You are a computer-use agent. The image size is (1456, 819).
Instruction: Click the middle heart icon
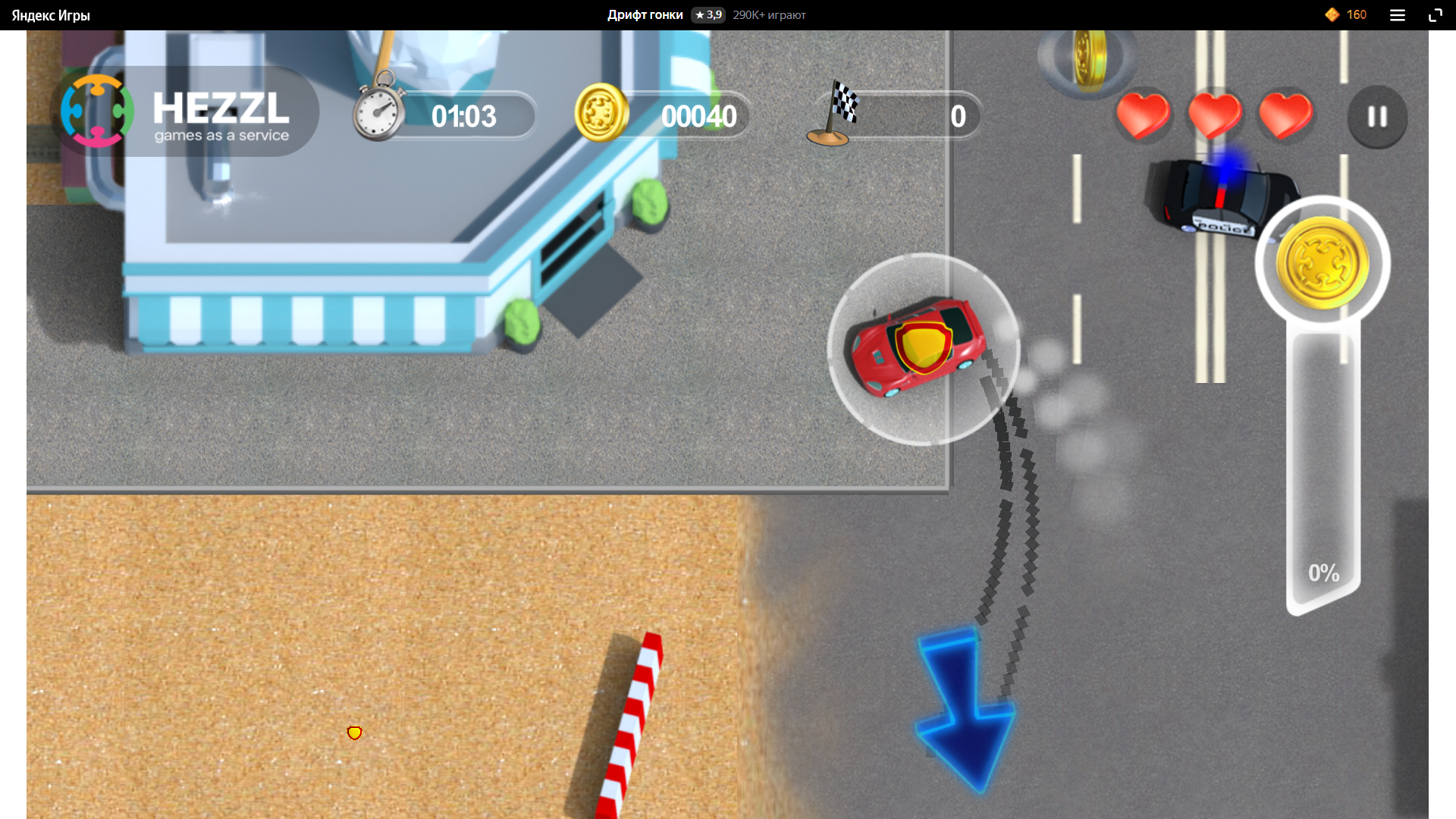pyautogui.click(x=1214, y=116)
